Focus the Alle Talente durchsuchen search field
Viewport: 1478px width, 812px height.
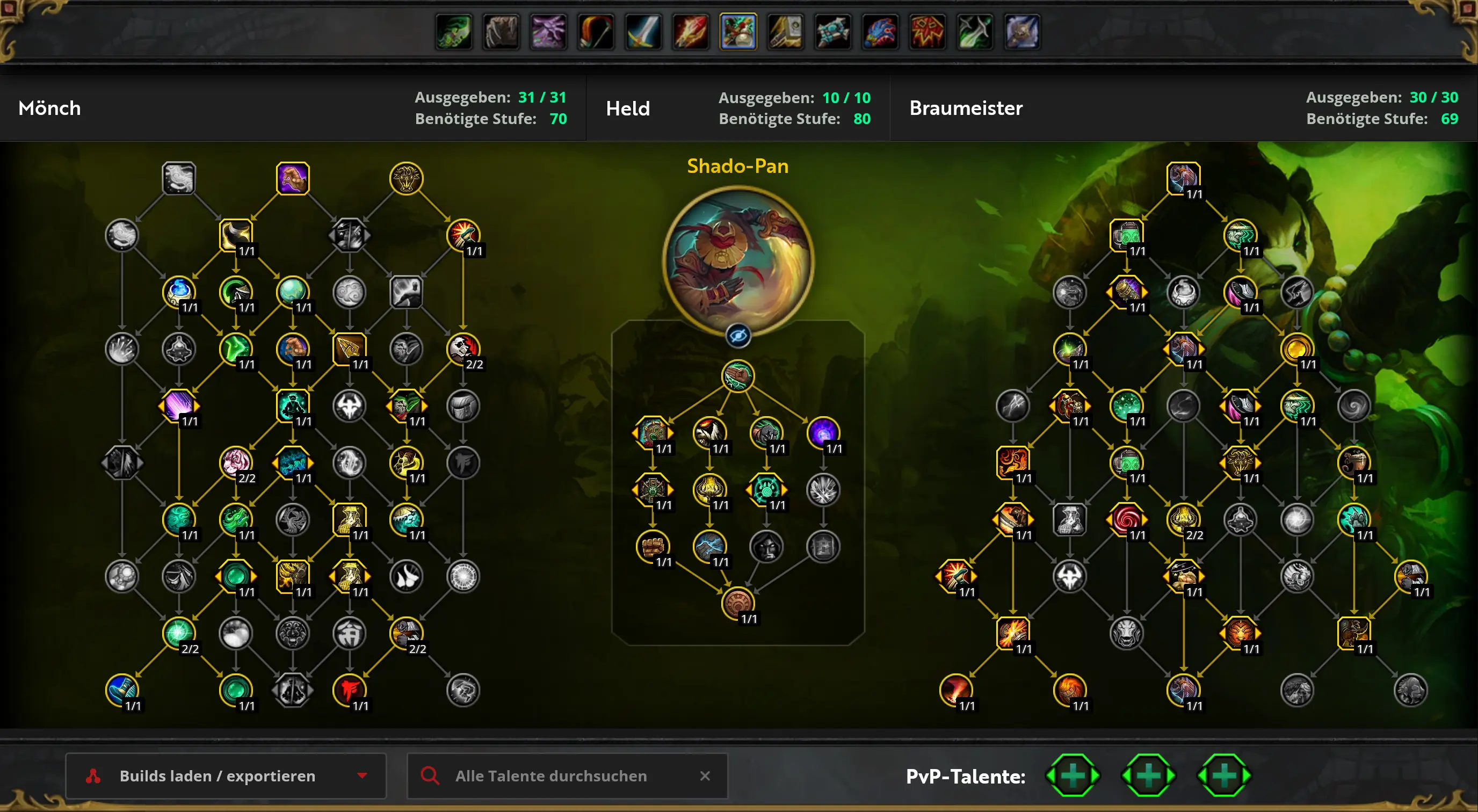(x=551, y=776)
